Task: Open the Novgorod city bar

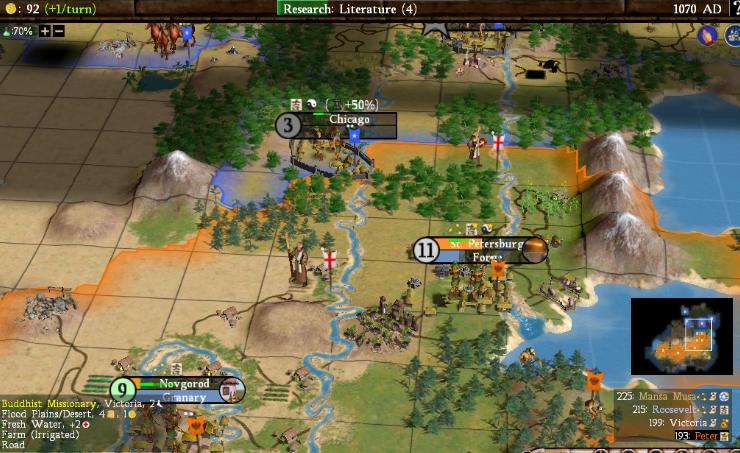Action: pos(182,384)
